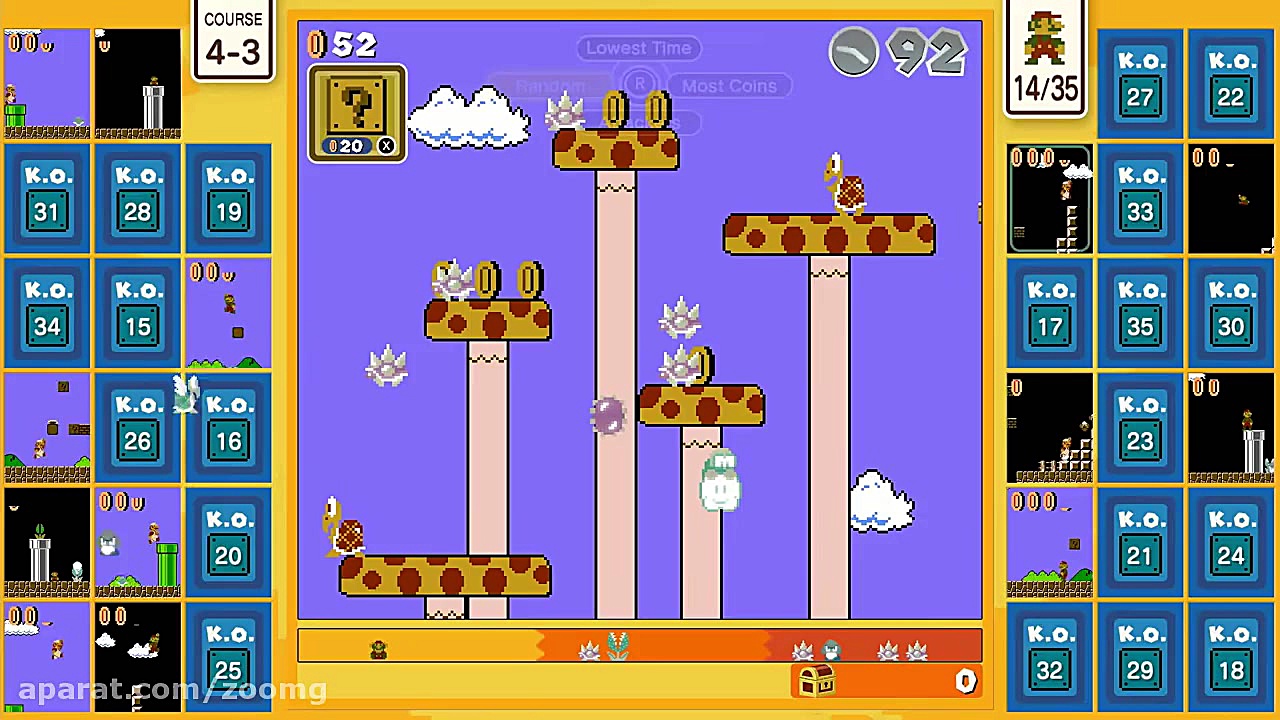The height and width of the screenshot is (720, 1280).
Task: Click the x20 count on the item box
Action: 349,145
